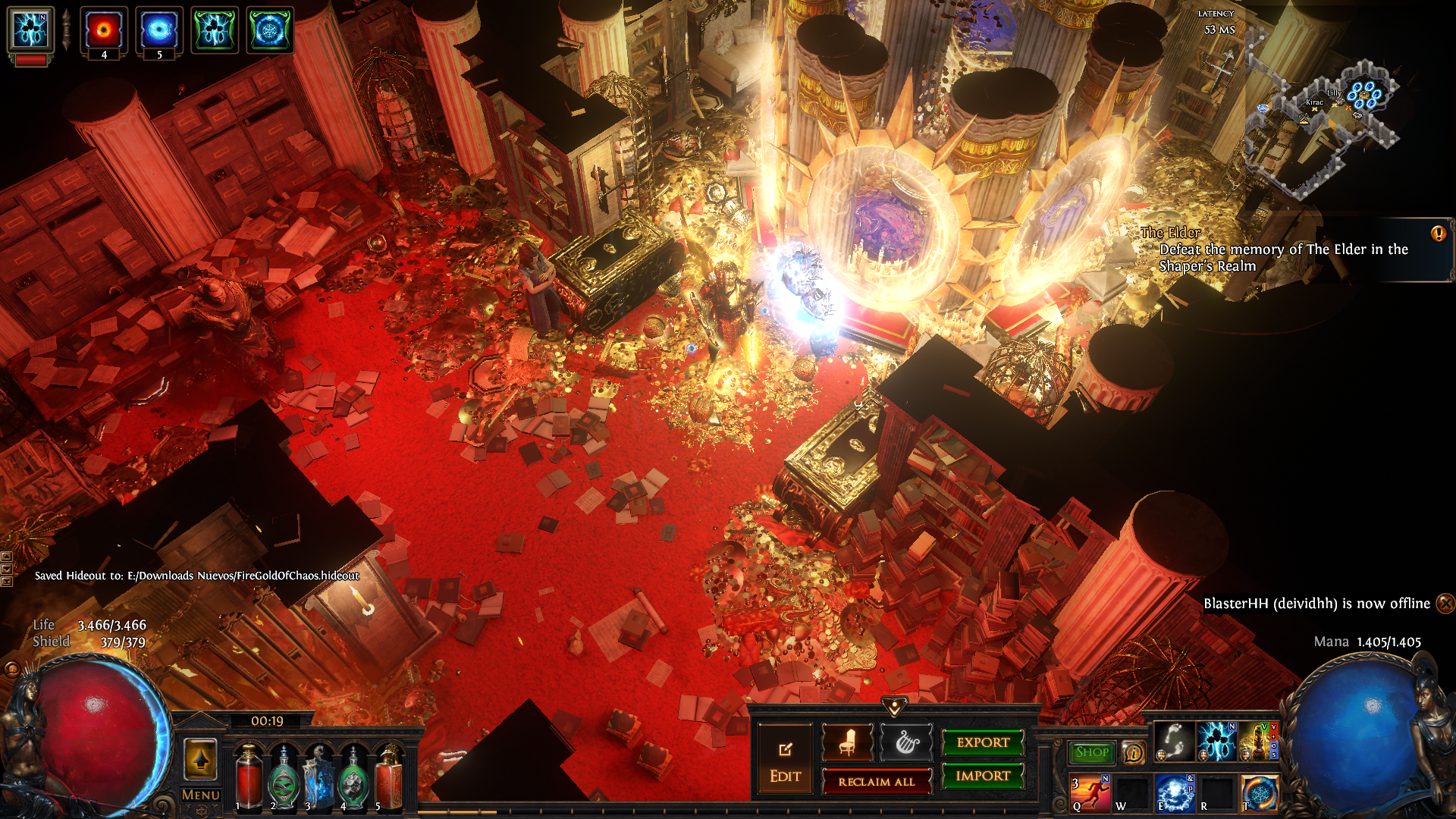
Task: Collapse hideout panel with the arrow tab
Action: click(895, 707)
